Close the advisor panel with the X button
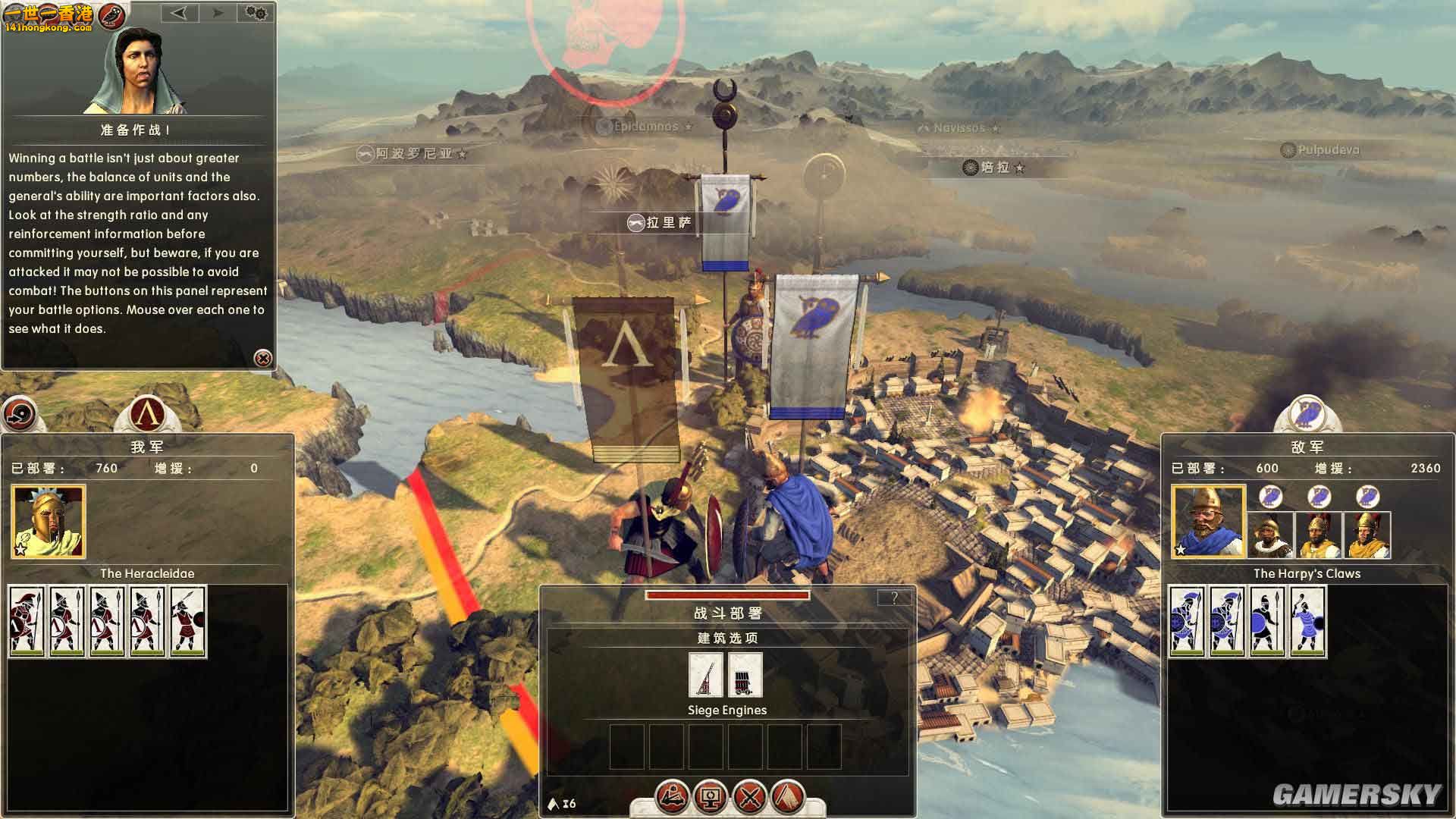This screenshot has width=1456, height=819. tap(262, 358)
